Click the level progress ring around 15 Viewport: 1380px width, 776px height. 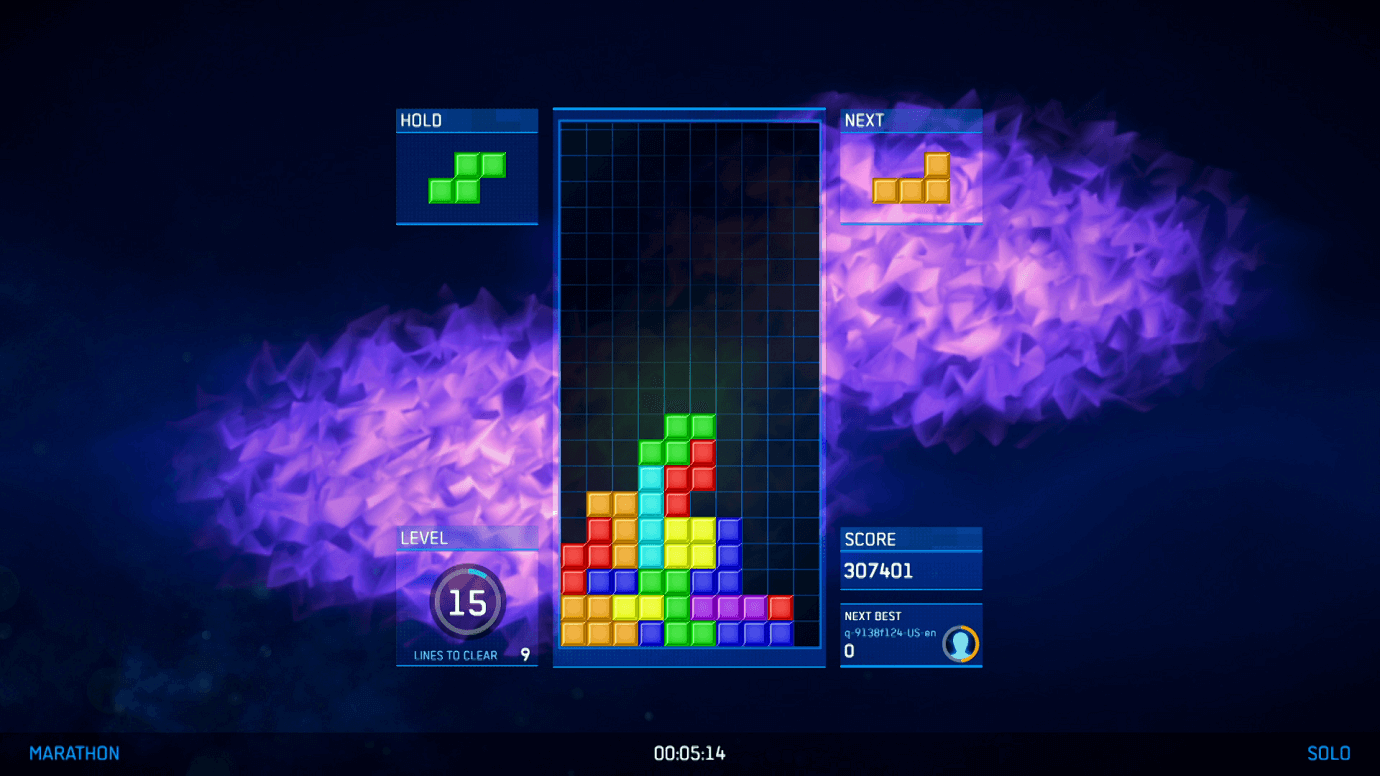[467, 600]
